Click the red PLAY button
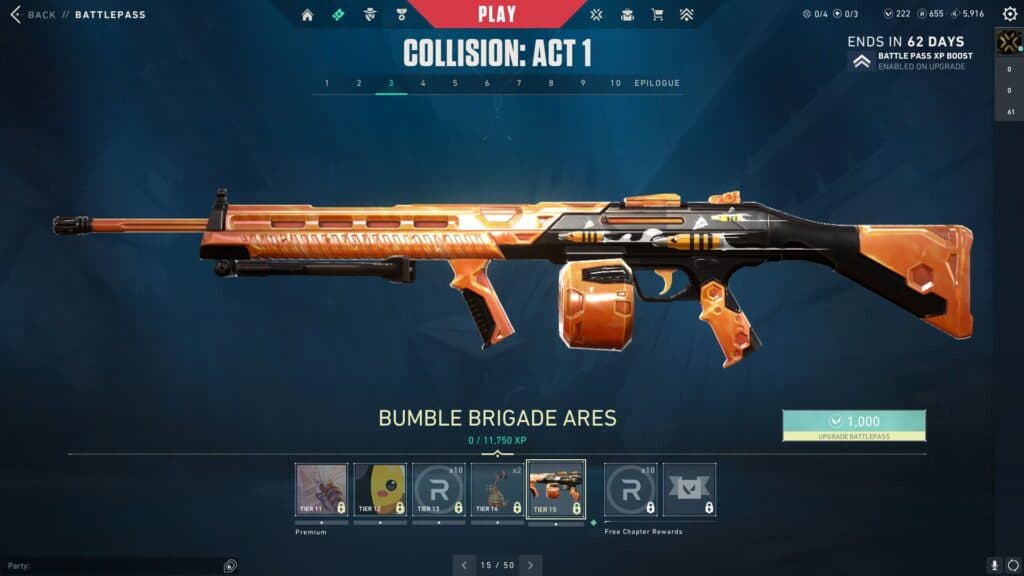1024x576 pixels. tap(497, 14)
